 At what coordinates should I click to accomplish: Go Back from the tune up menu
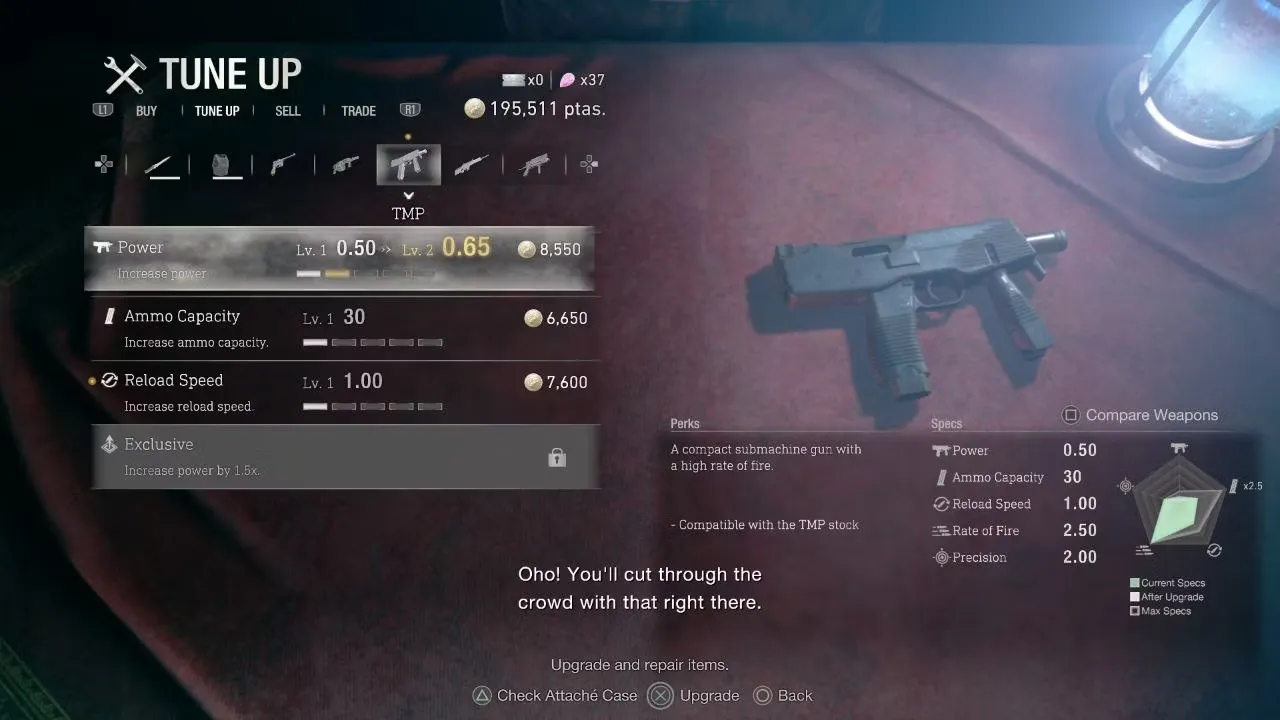pyautogui.click(x=783, y=696)
